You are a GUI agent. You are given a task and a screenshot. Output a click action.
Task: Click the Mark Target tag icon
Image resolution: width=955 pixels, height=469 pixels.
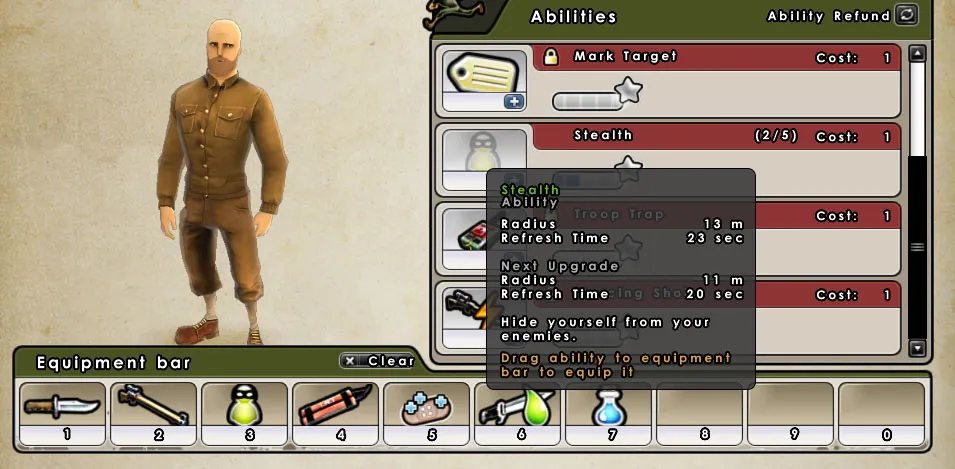point(483,73)
